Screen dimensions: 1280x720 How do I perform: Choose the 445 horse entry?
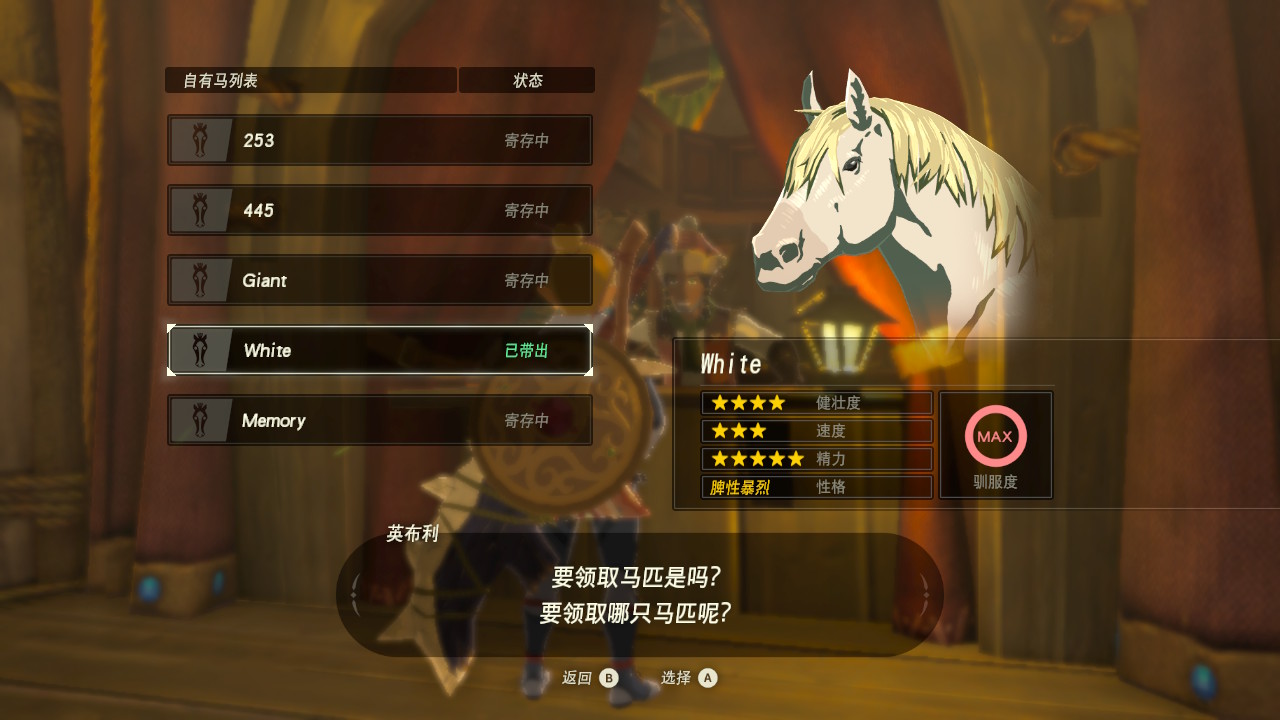click(x=380, y=210)
